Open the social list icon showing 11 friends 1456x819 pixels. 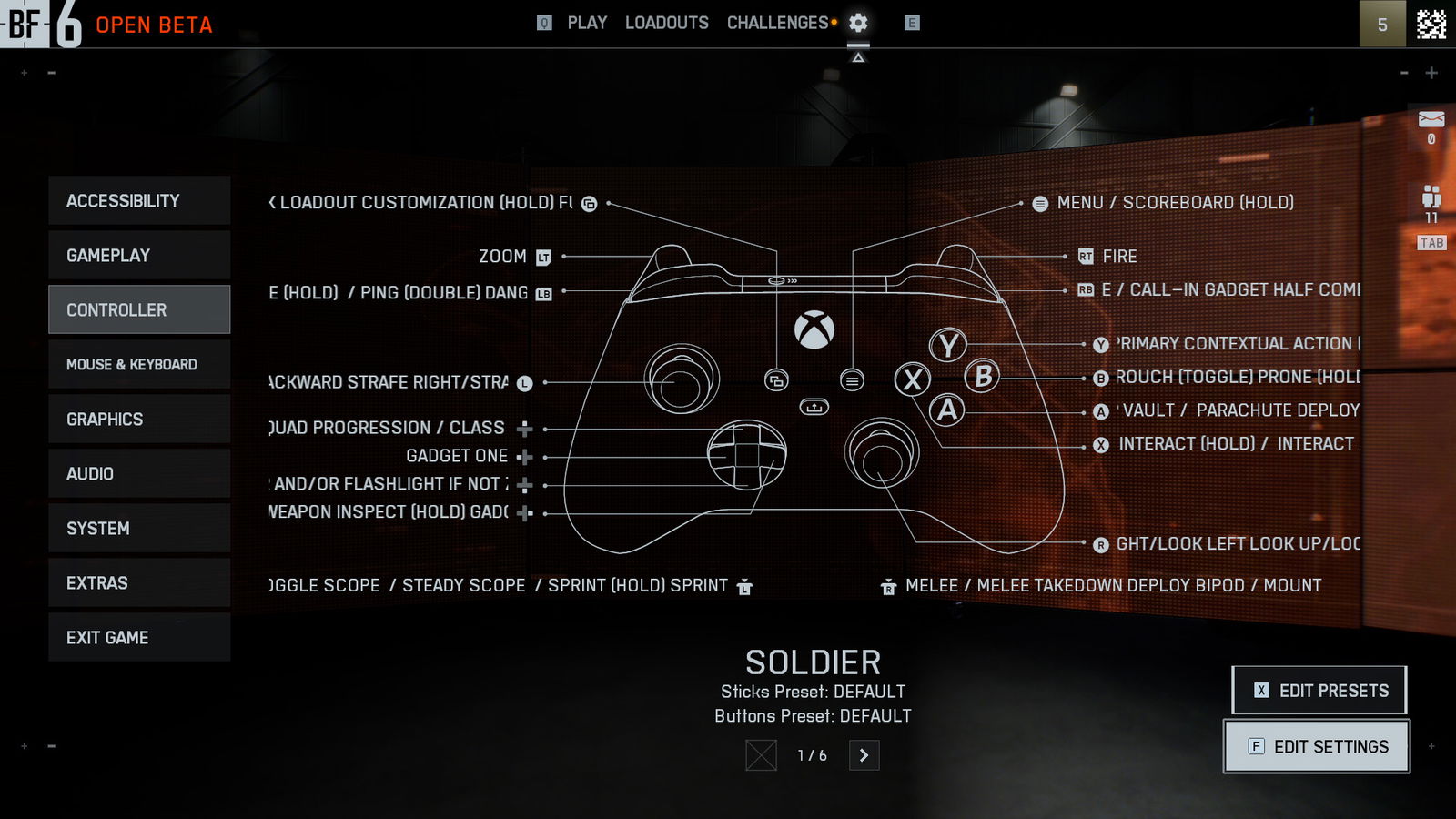[x=1431, y=194]
